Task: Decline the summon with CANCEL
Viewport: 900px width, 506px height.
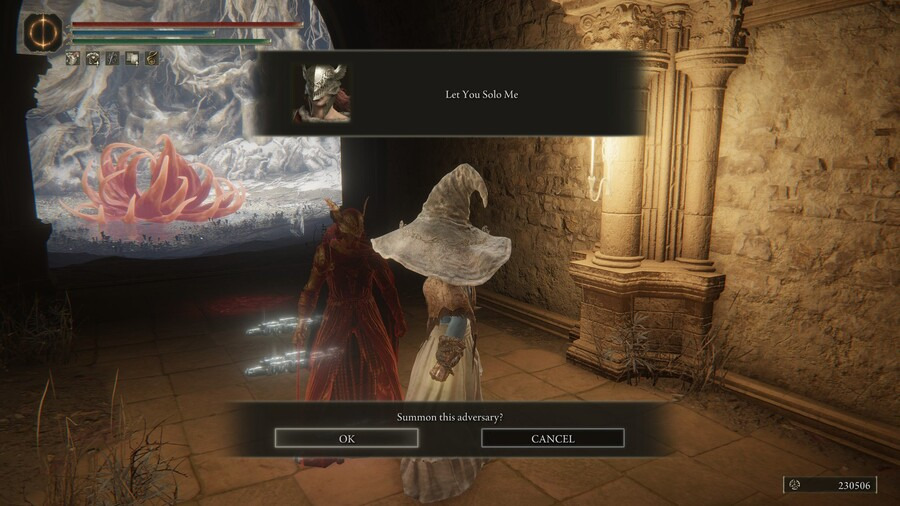Action: (x=553, y=438)
